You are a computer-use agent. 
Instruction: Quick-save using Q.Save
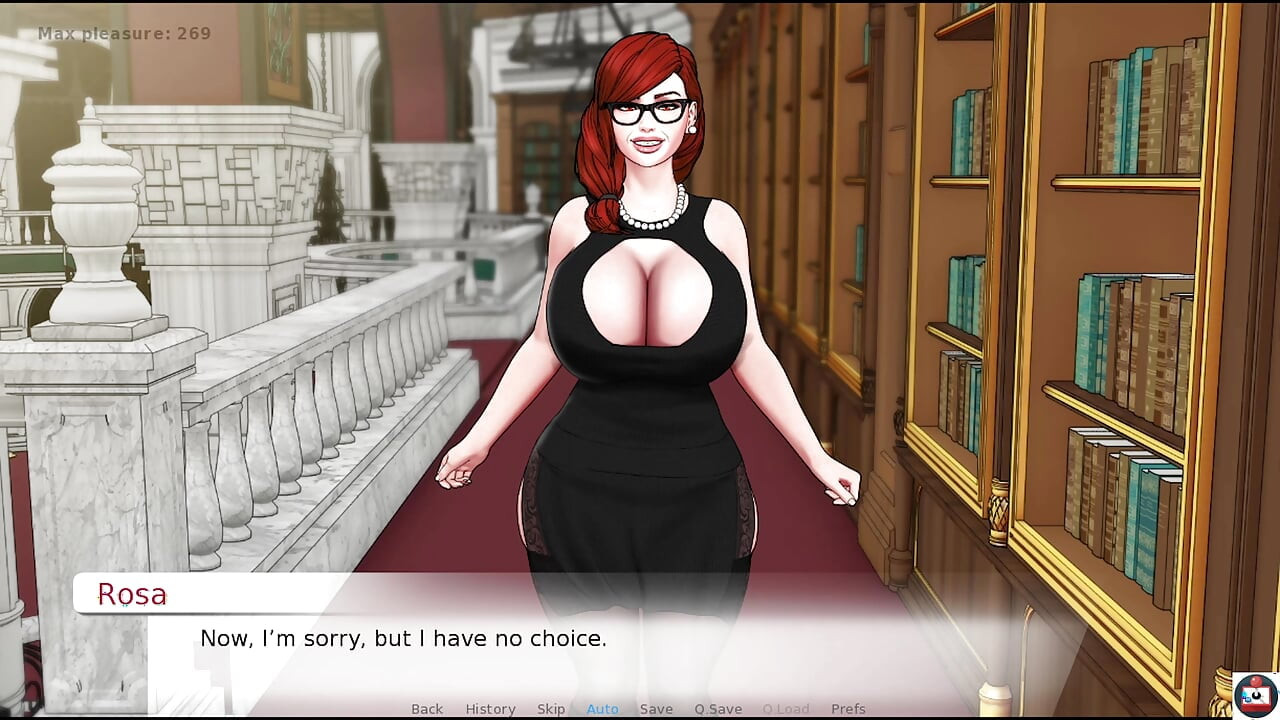tap(717, 708)
